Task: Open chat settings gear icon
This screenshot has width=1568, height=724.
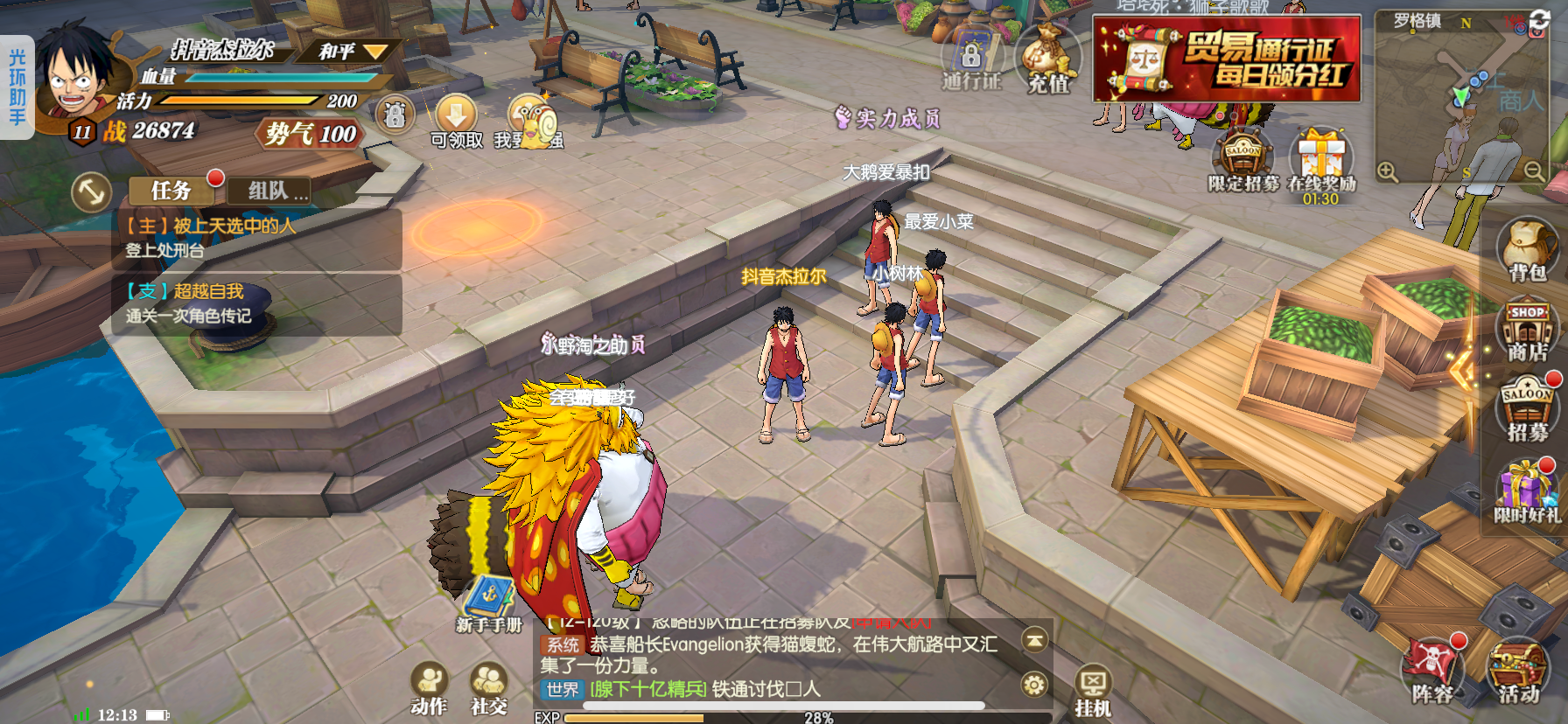Action: click(x=1034, y=684)
